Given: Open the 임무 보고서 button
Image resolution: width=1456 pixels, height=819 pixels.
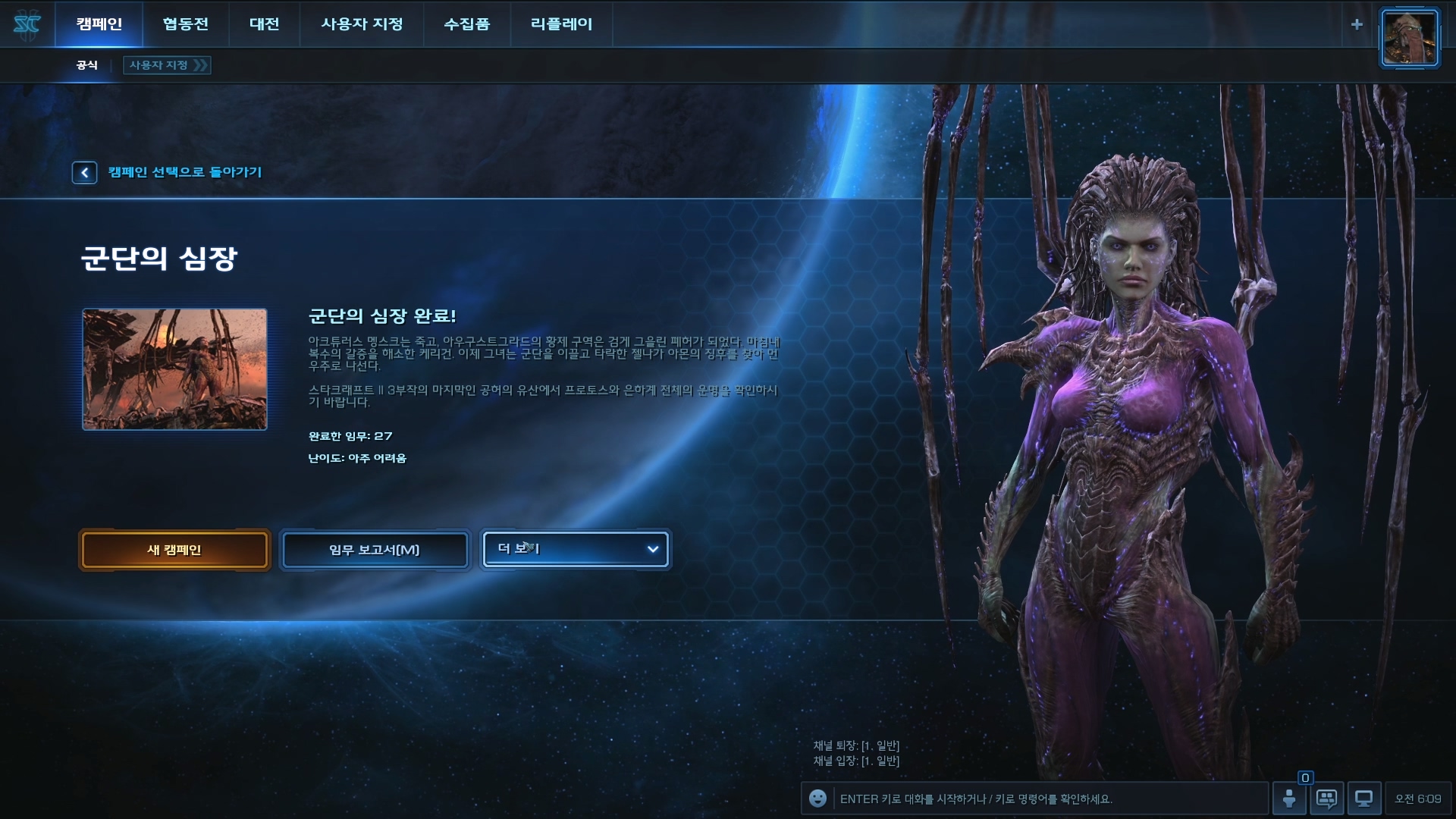Looking at the screenshot, I should pyautogui.click(x=375, y=550).
